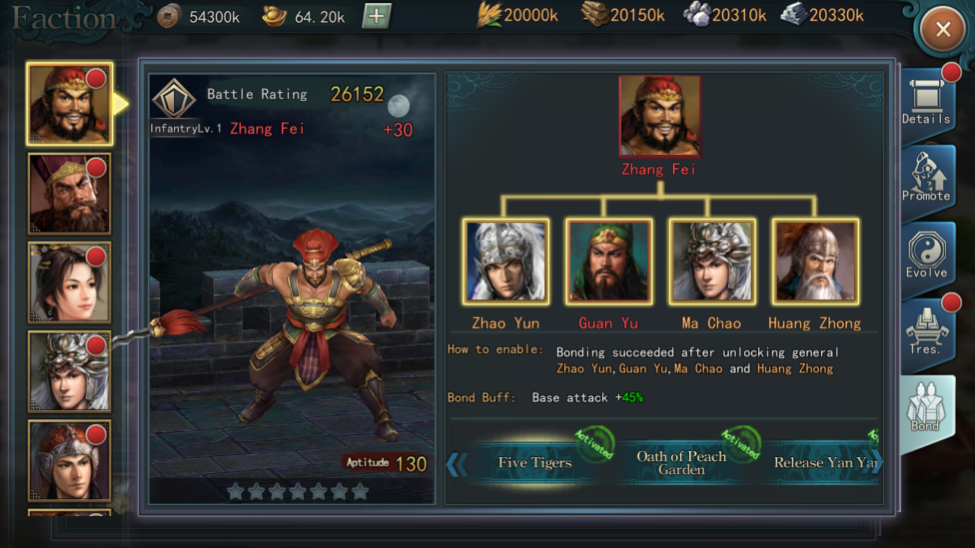Click Huang Zhong's portrait in the bond tree
The height and width of the screenshot is (548, 975).
[814, 262]
